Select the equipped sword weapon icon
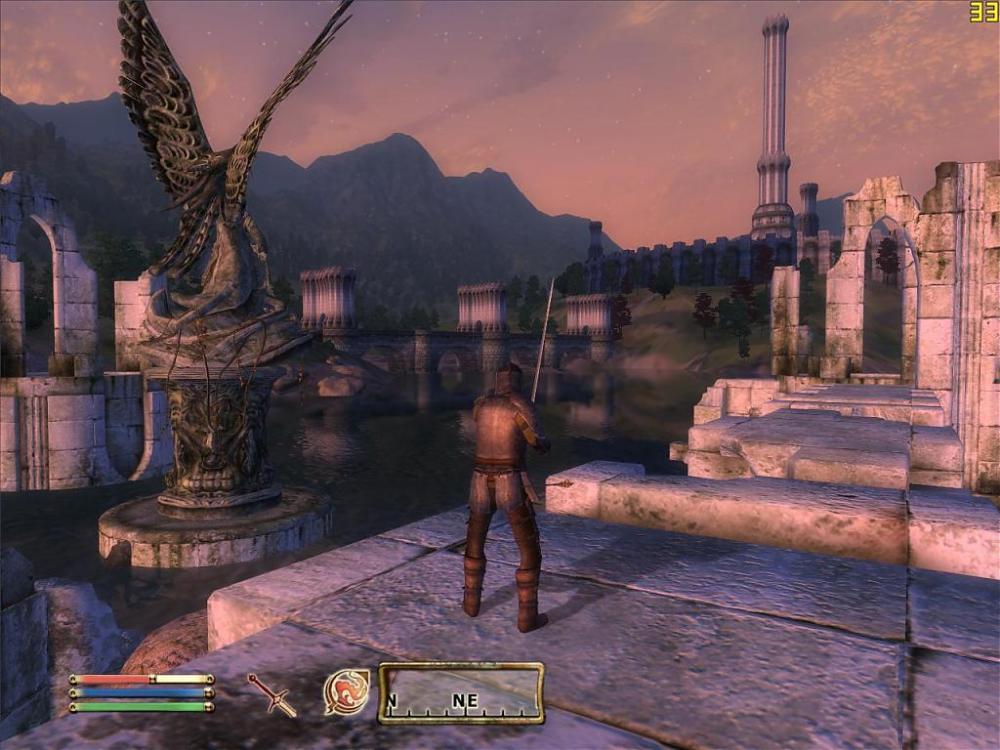Screen dimensions: 1000x750 click(272, 694)
